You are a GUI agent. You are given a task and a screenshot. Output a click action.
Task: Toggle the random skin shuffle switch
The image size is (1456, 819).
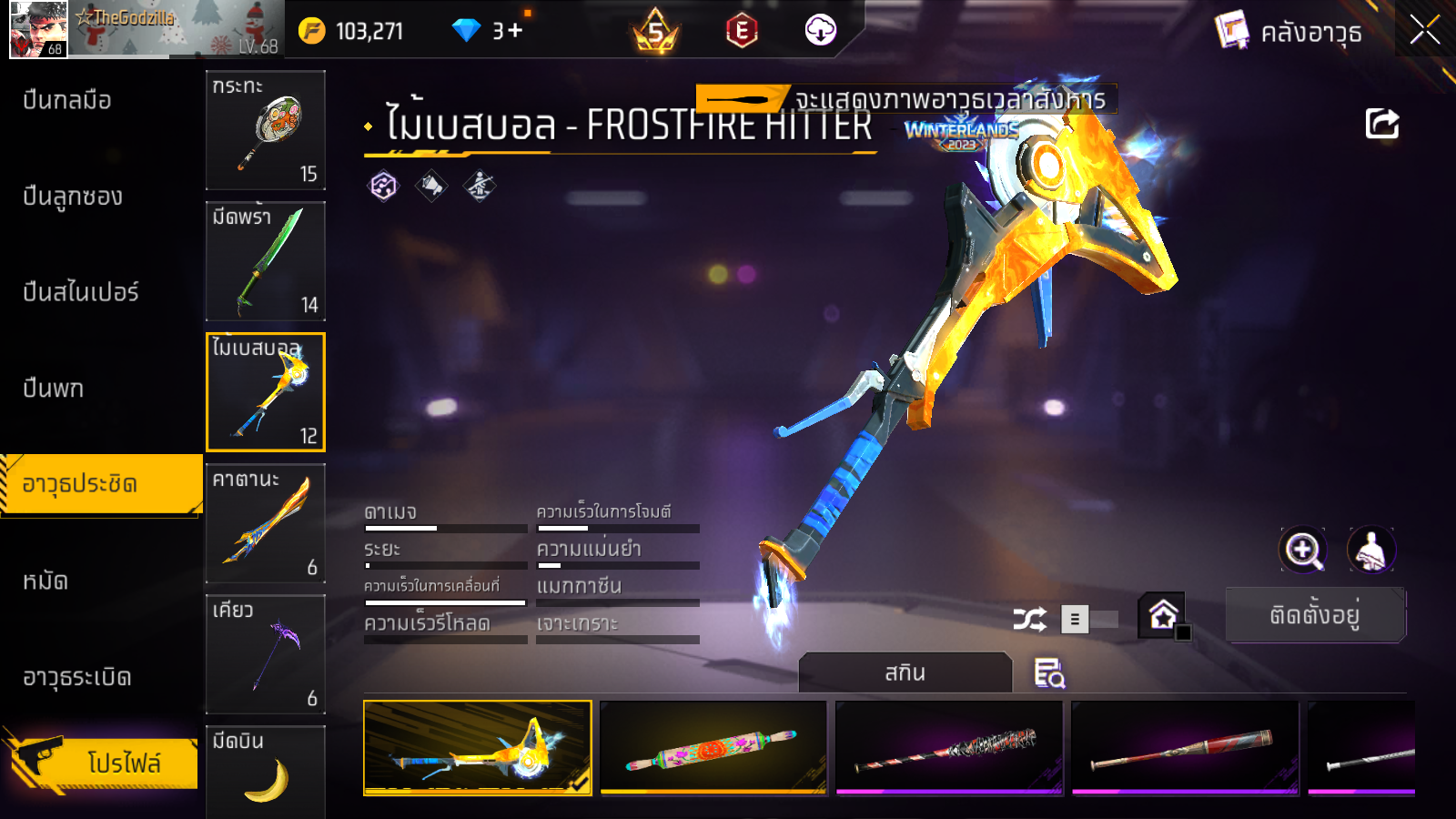[x=1089, y=620]
